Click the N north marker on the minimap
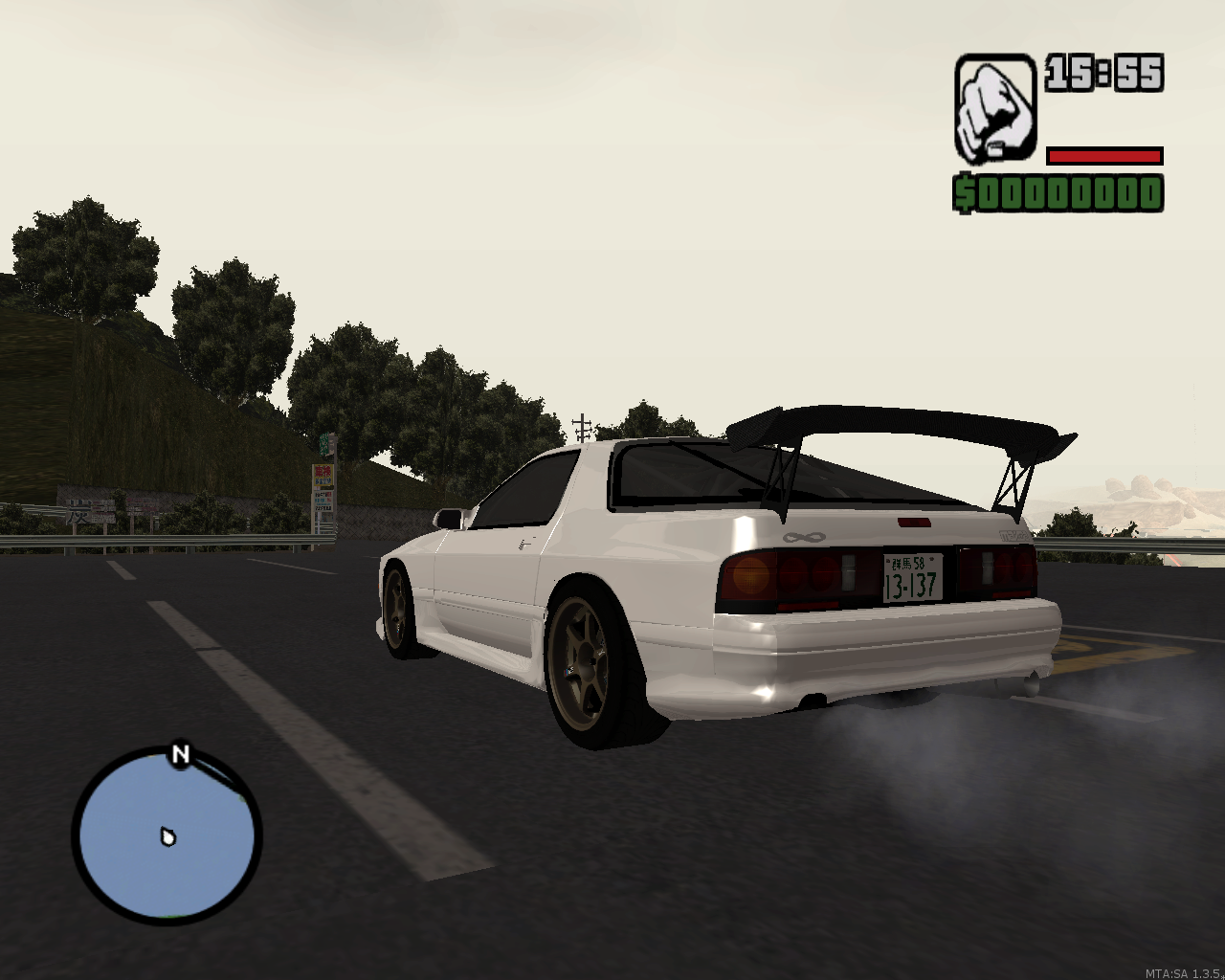Viewport: 1225px width, 980px height. [x=178, y=756]
